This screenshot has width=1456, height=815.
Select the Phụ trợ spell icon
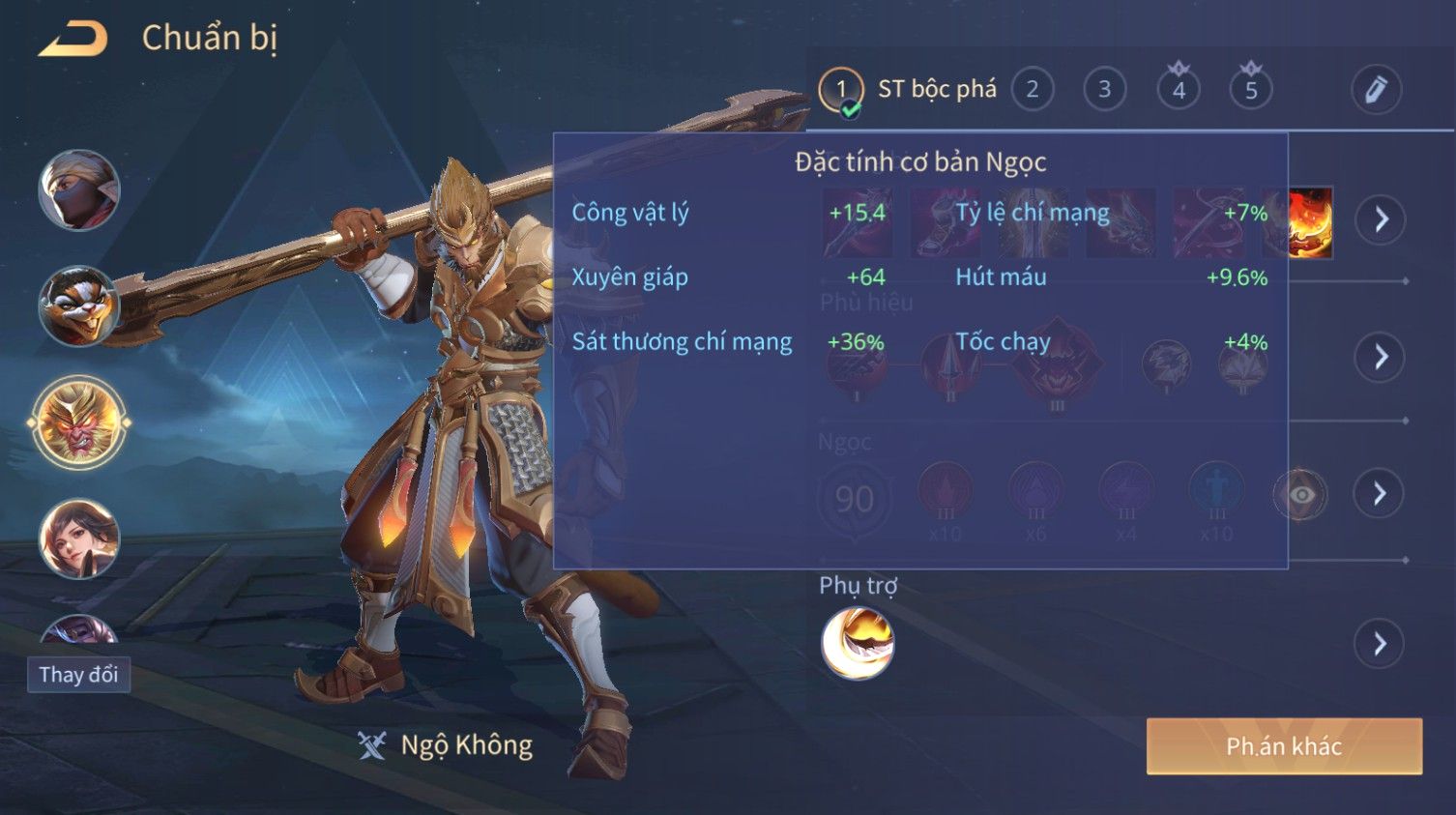coord(858,643)
